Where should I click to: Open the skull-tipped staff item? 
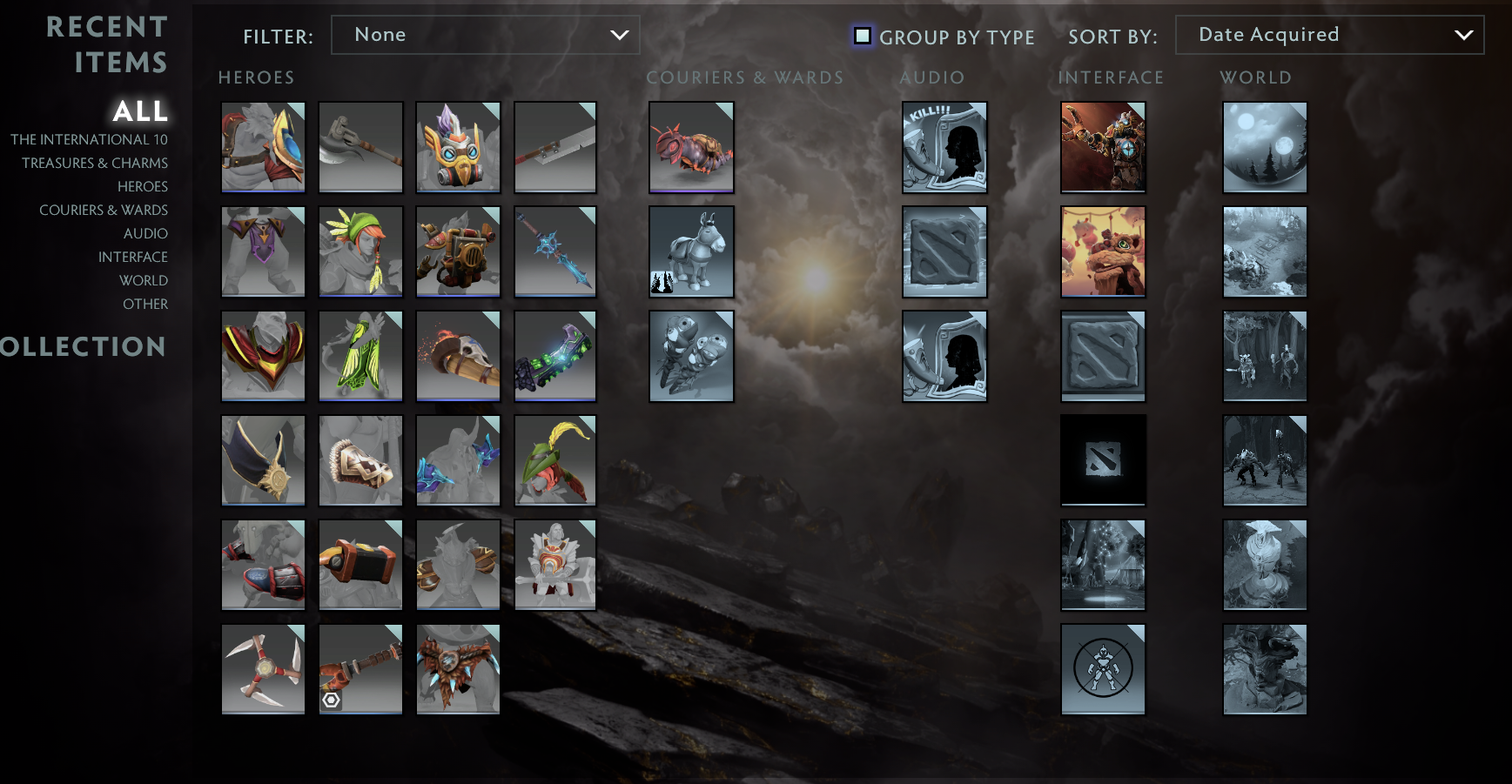(458, 356)
